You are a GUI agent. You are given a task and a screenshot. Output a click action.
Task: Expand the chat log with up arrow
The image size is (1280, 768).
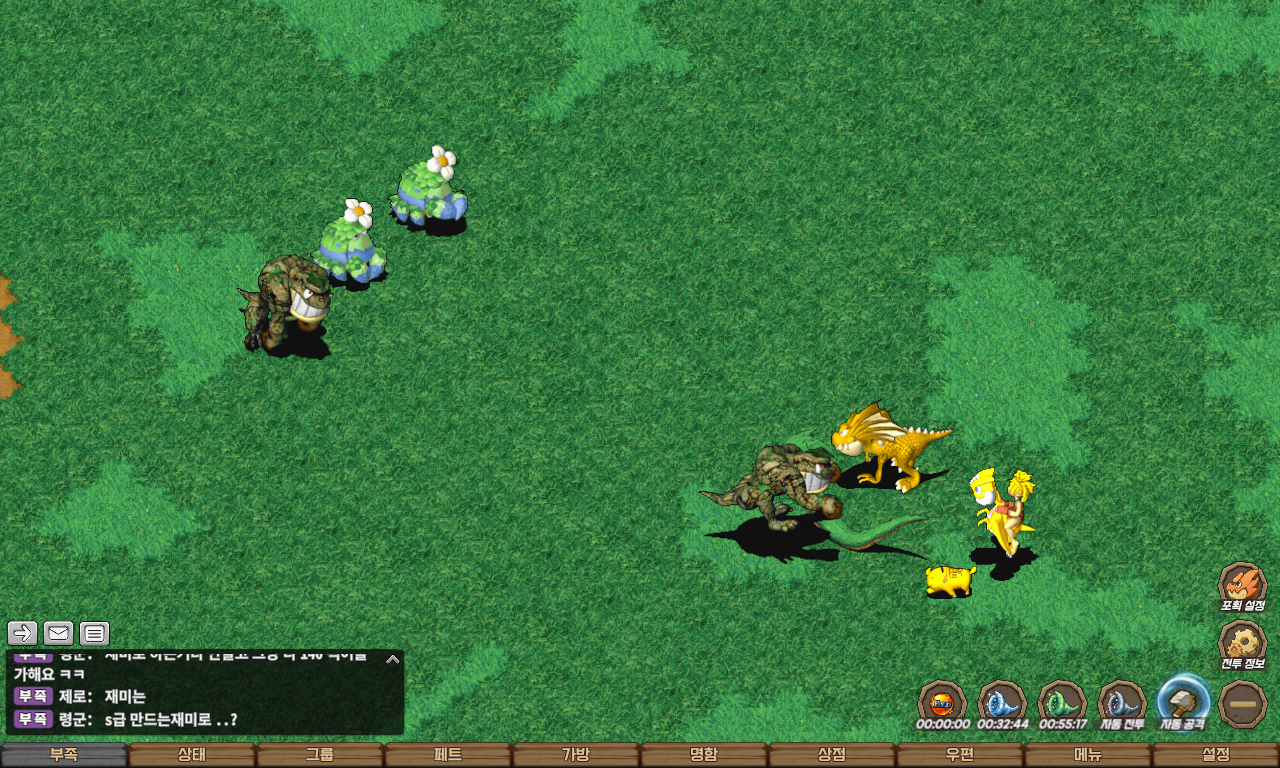point(393,659)
